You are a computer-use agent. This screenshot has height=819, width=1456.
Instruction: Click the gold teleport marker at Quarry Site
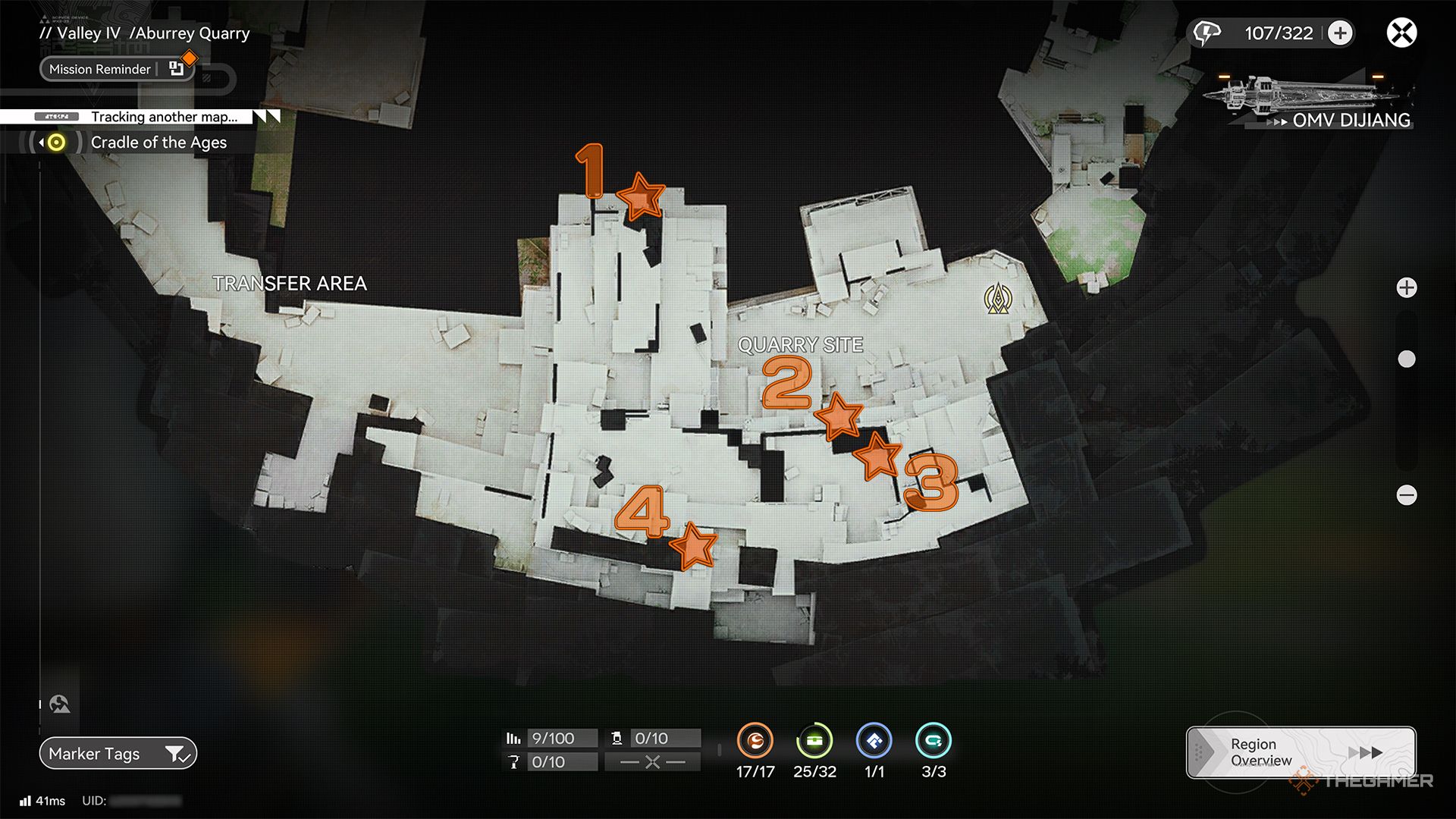click(998, 300)
